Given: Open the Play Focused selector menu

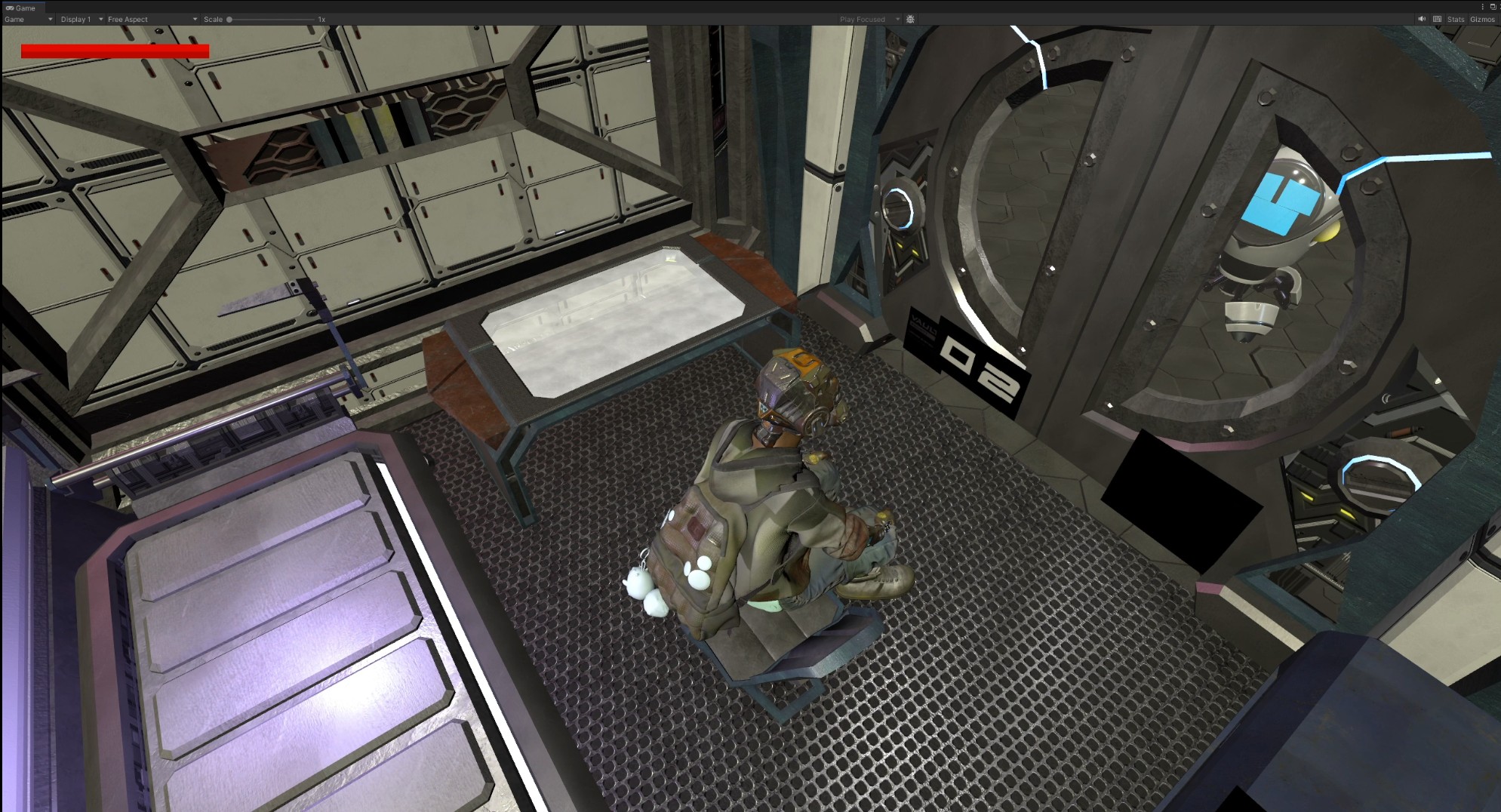Looking at the screenshot, I should 896,19.
